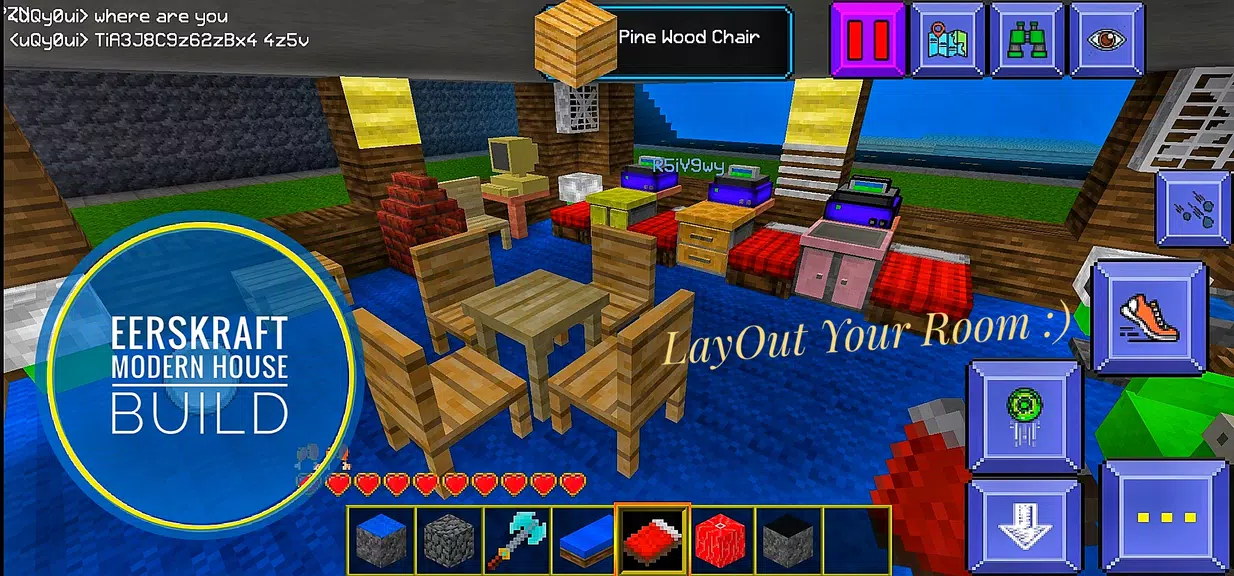Tap the white down arrow button
The image size is (1234, 576).
[1025, 525]
